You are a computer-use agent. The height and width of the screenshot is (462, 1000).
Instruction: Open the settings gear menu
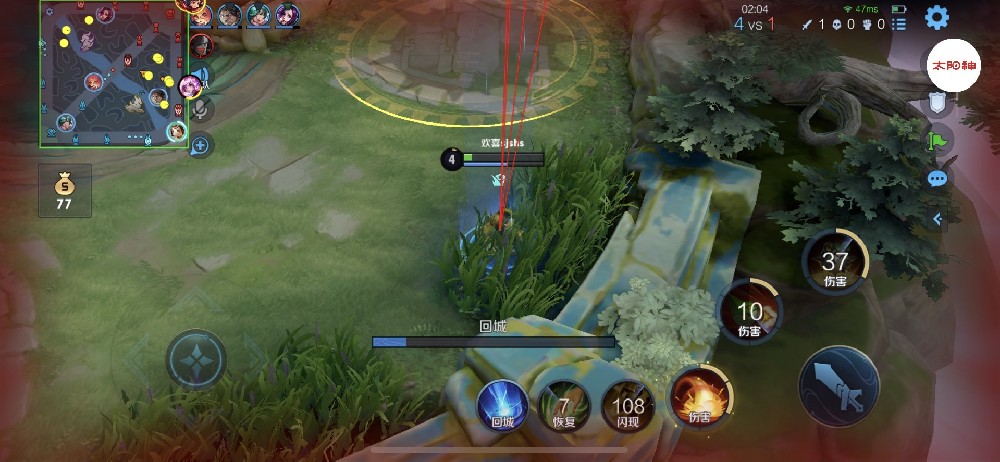(936, 17)
